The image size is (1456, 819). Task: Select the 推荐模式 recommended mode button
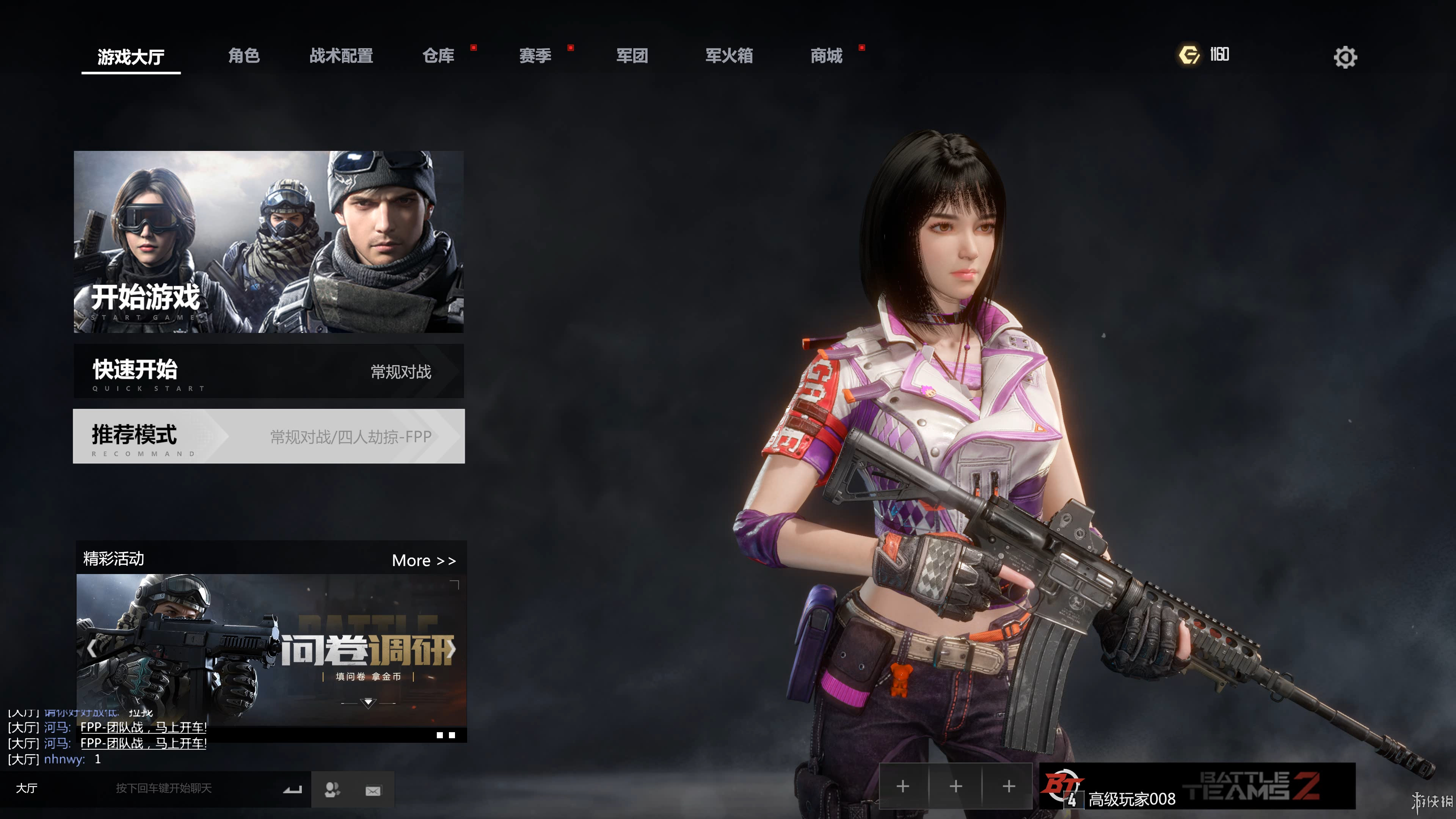(268, 436)
